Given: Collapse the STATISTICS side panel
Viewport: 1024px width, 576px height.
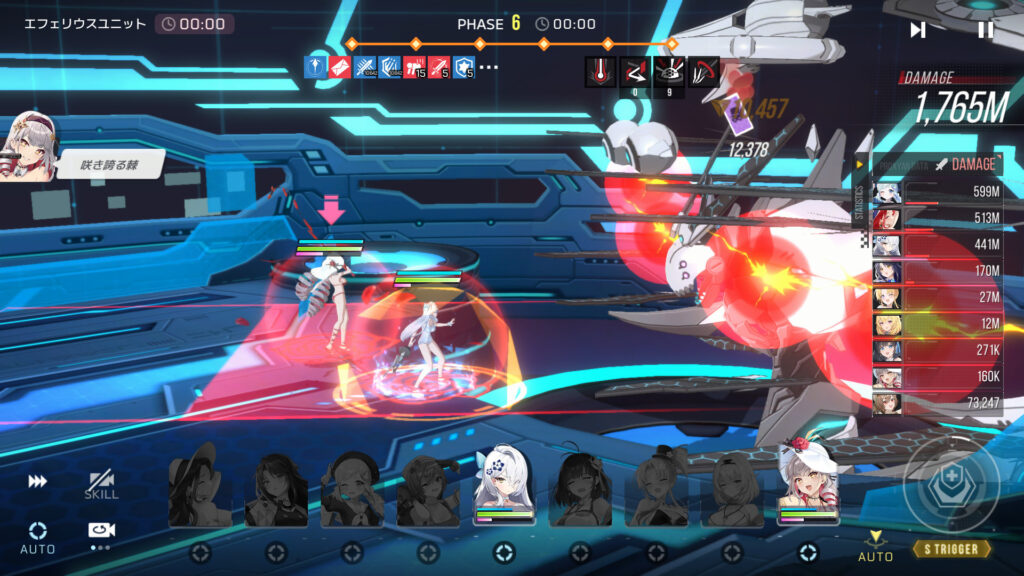Looking at the screenshot, I should (859, 165).
